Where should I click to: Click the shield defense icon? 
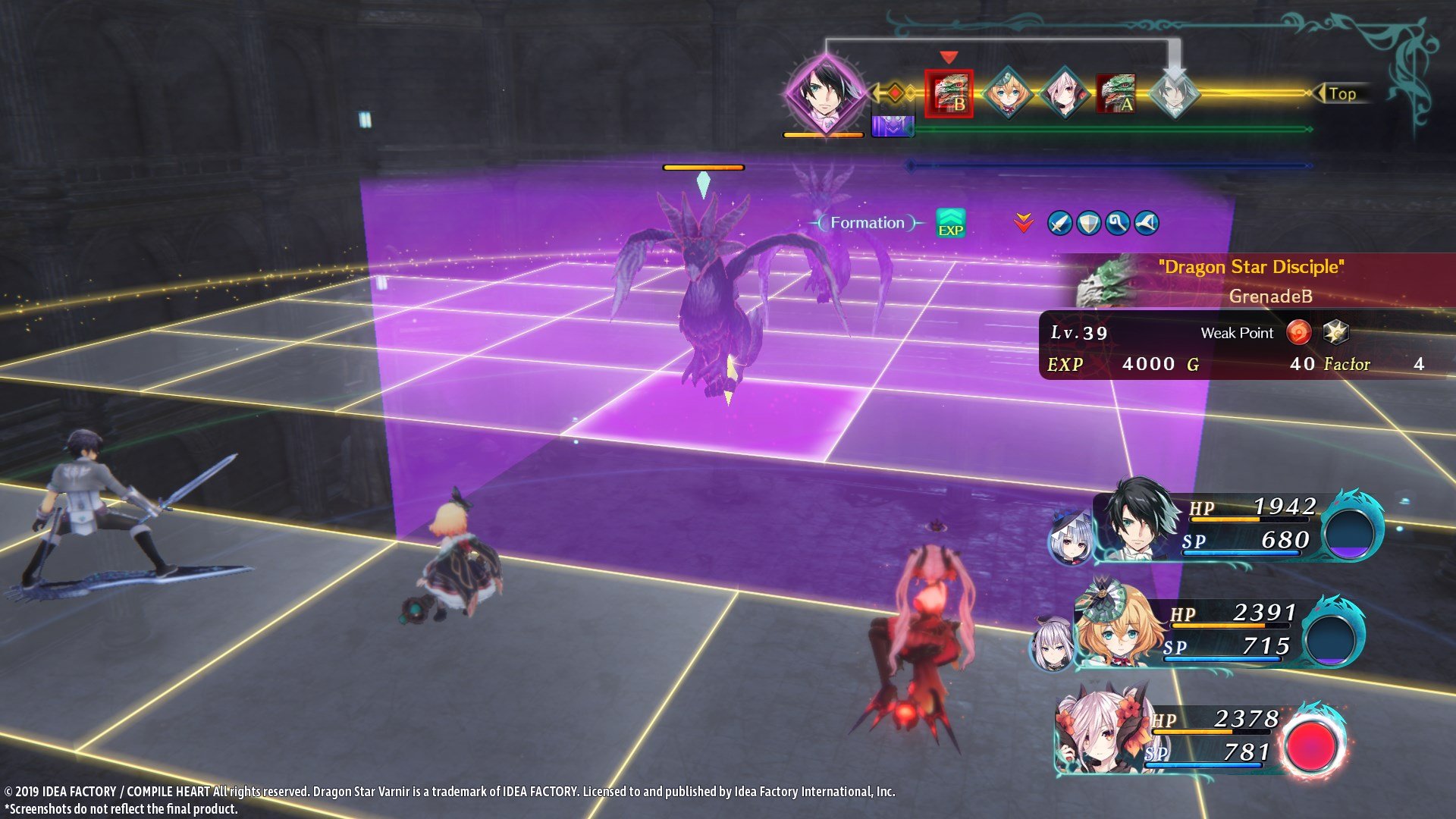click(1088, 224)
